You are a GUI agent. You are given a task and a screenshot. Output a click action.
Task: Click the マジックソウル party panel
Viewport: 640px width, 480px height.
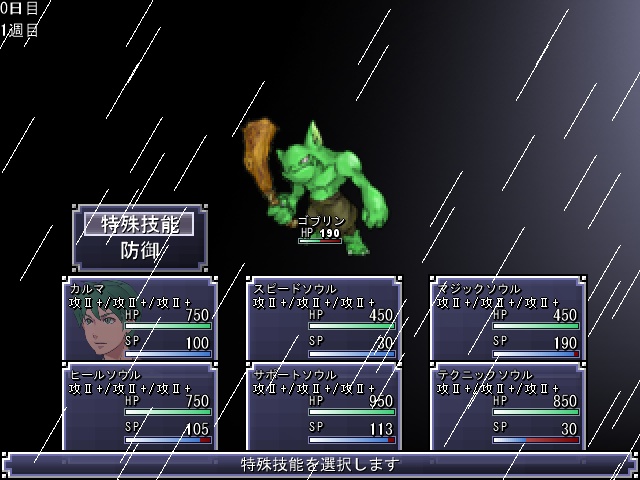(507, 319)
